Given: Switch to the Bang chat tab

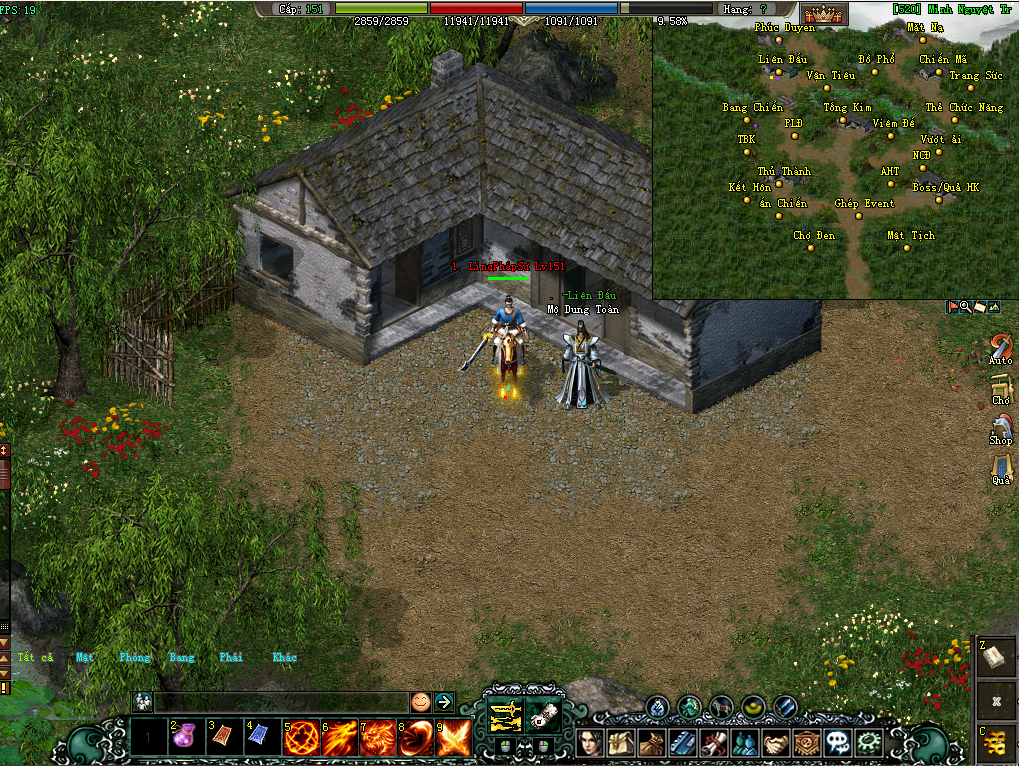Looking at the screenshot, I should pyautogui.click(x=182, y=657).
